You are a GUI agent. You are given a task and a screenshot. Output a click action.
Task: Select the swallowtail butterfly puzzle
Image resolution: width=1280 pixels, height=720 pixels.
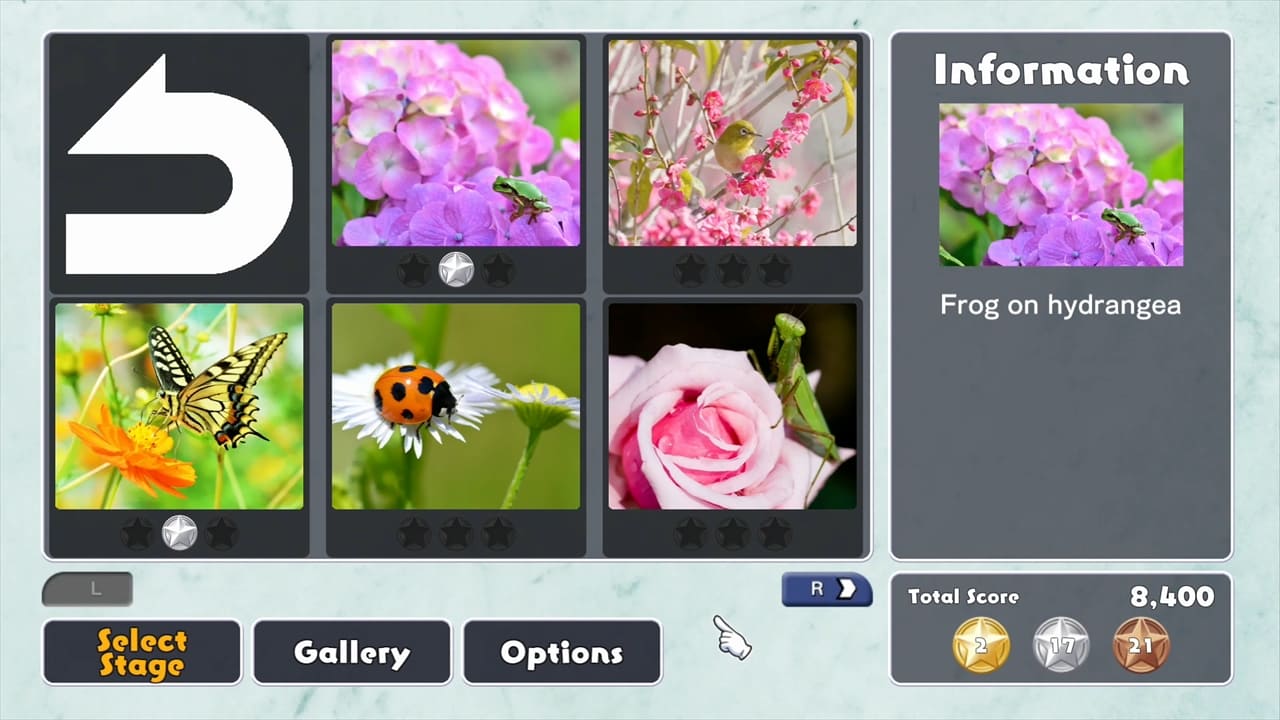(x=179, y=405)
